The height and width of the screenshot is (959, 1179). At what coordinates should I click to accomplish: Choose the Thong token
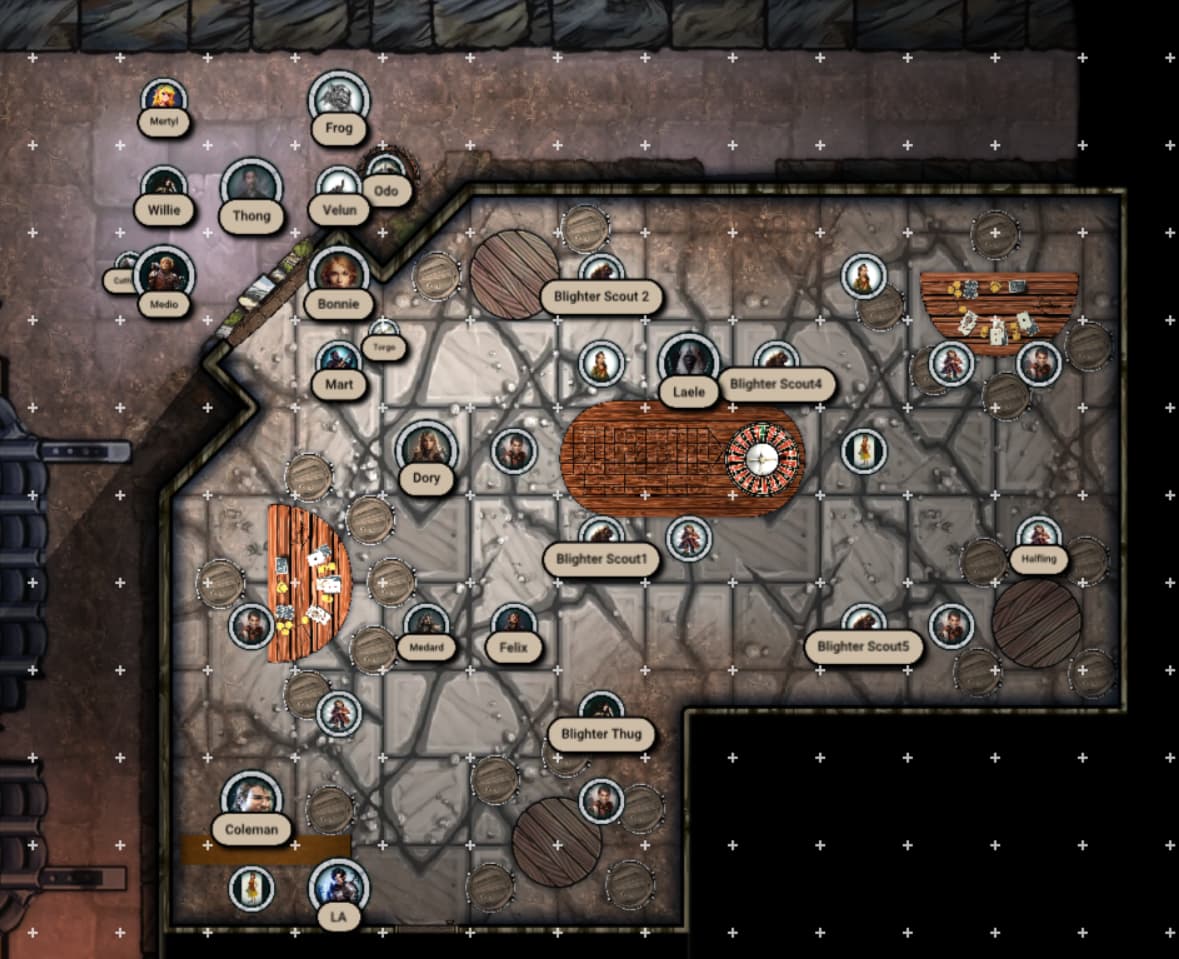click(x=250, y=187)
